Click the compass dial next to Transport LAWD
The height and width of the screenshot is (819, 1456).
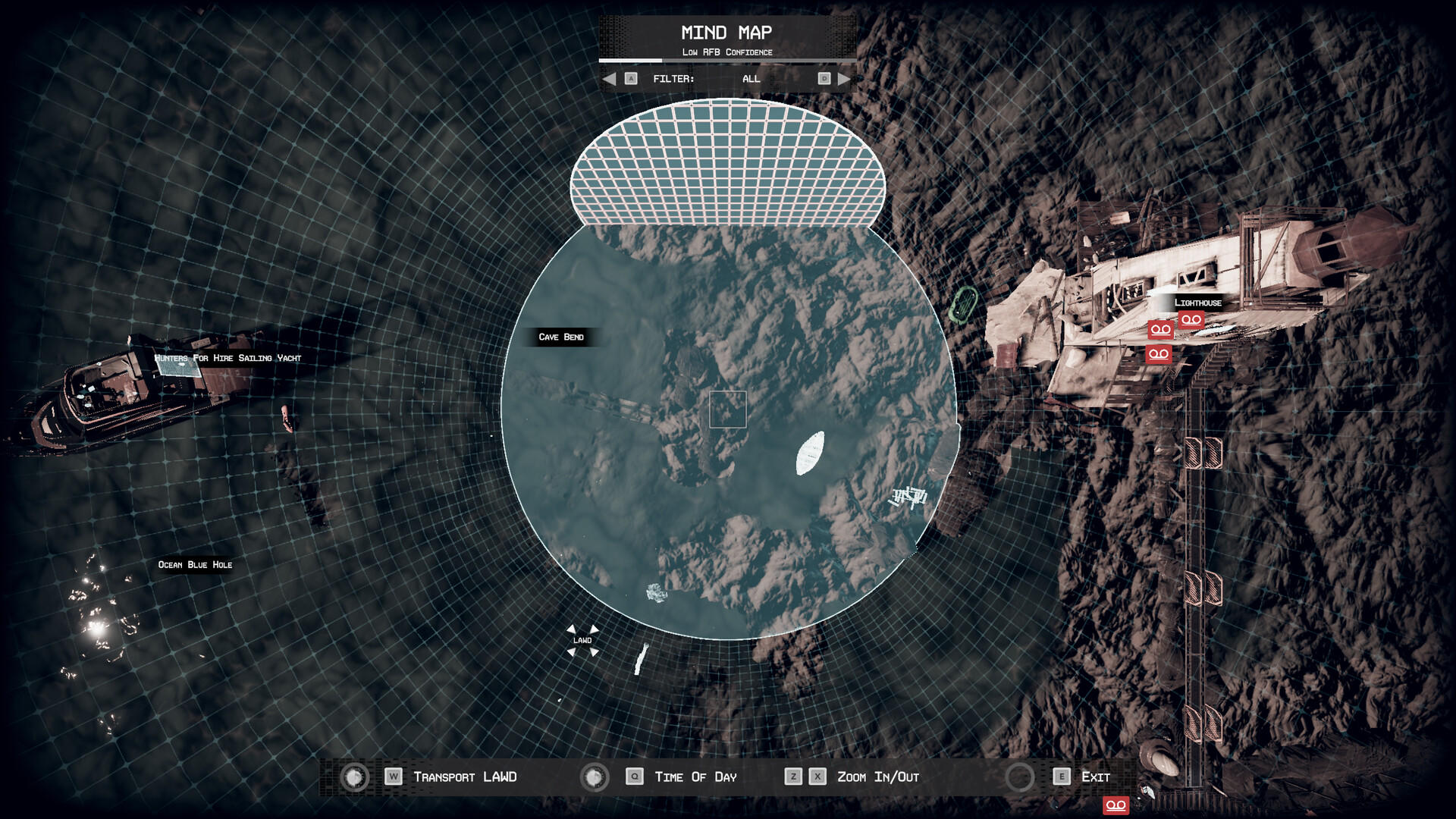(353, 777)
